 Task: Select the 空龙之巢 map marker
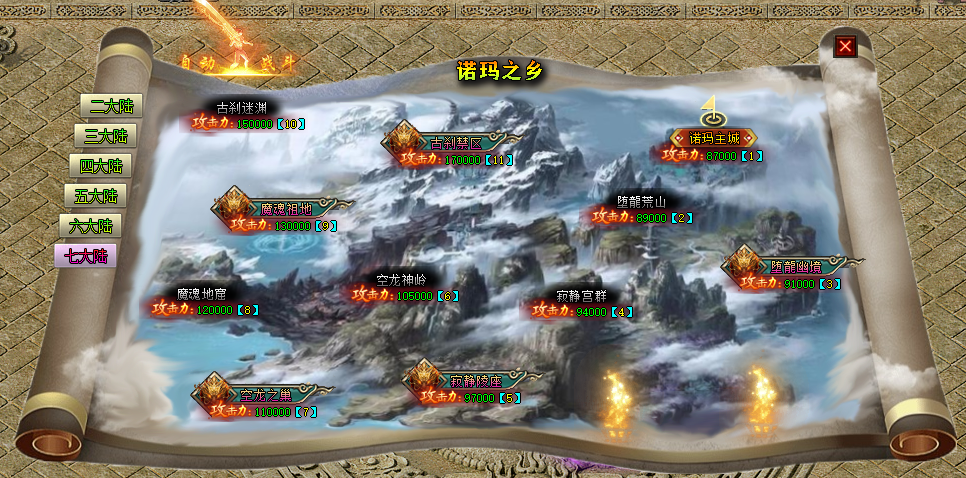[261, 394]
